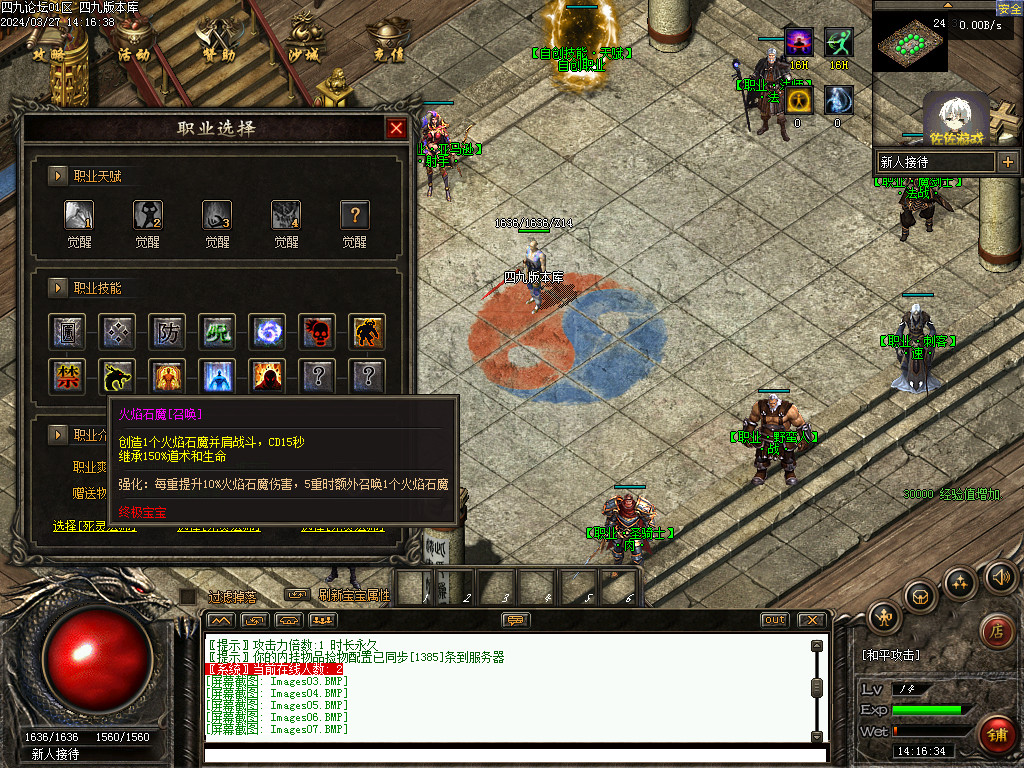Screen dimensions: 1024x768
Task: Select the 防 defense skill icon
Action: [167, 332]
